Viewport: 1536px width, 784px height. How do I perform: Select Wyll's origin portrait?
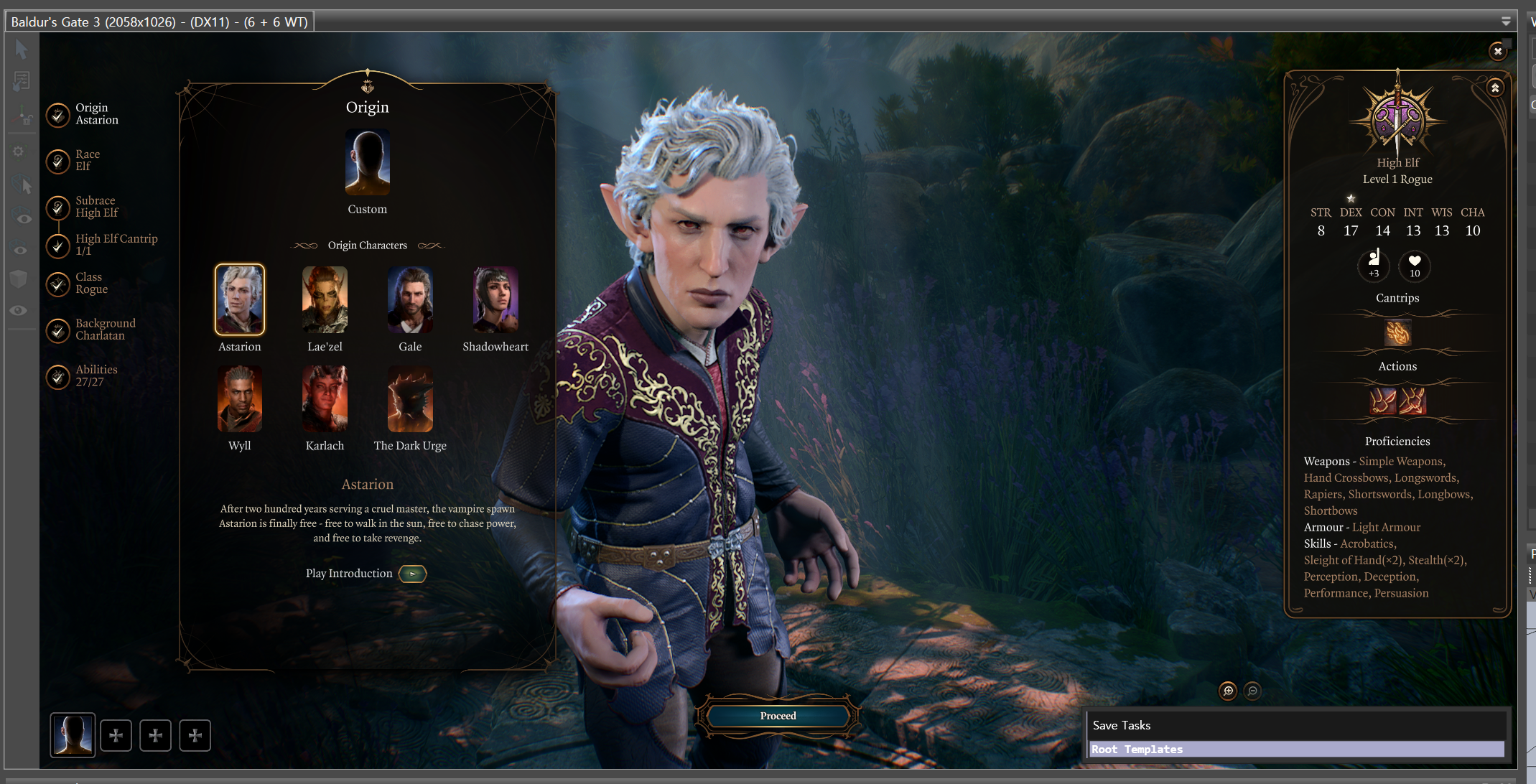pos(240,399)
